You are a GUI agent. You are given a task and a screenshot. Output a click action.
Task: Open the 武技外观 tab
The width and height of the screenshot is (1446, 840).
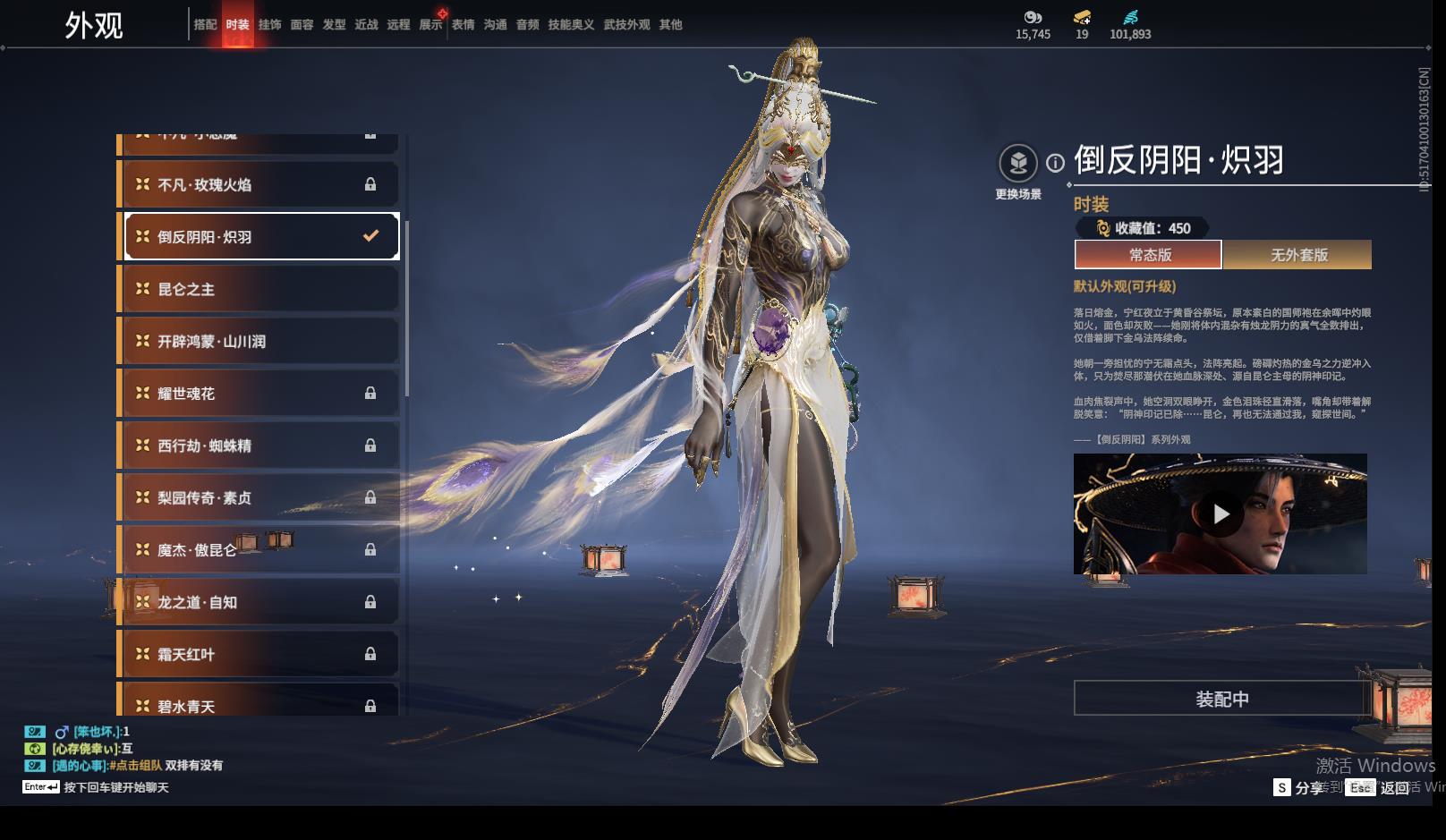[x=626, y=25]
